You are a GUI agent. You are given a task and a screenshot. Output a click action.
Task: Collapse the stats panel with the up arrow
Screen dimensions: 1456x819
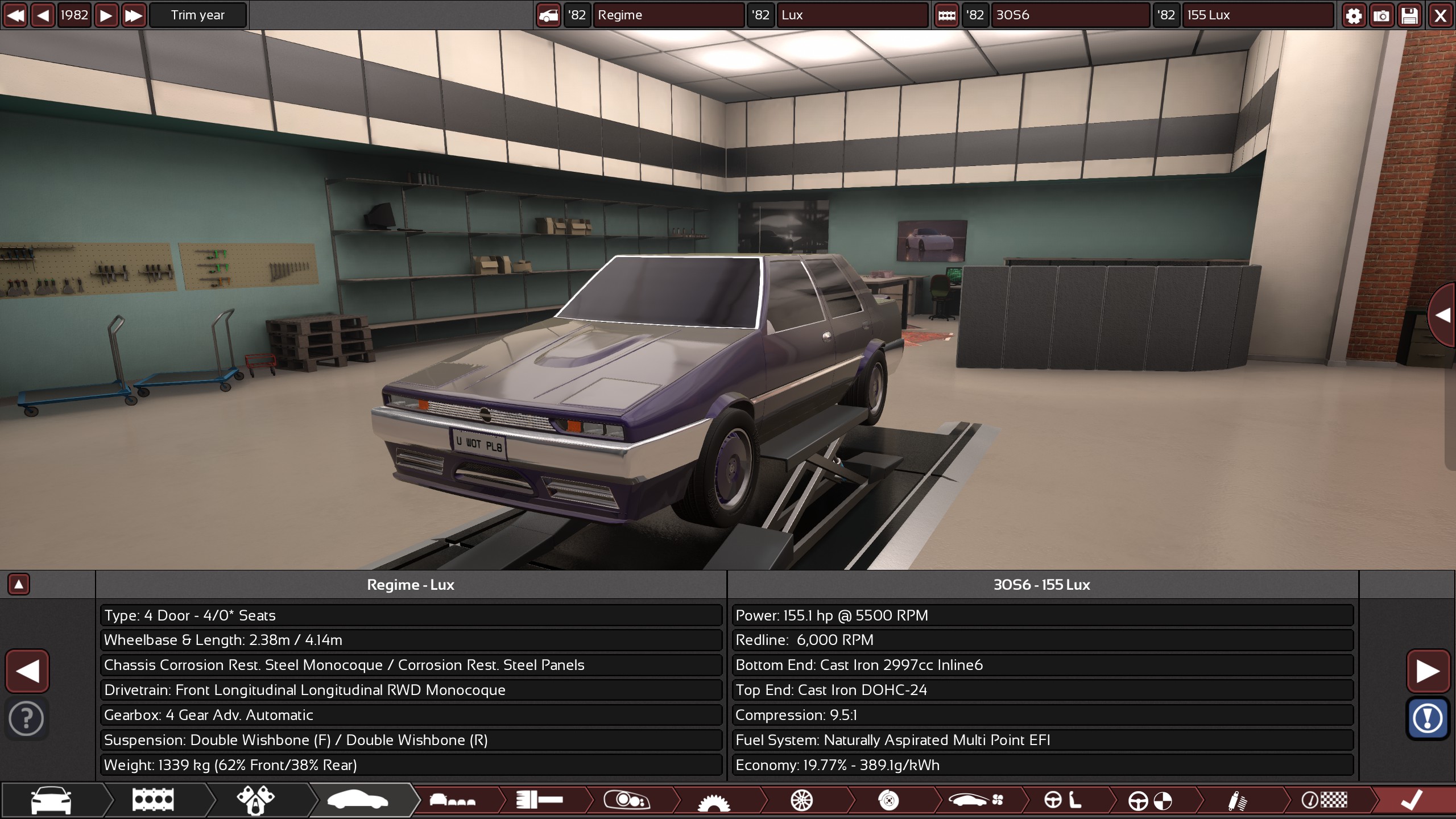20,584
